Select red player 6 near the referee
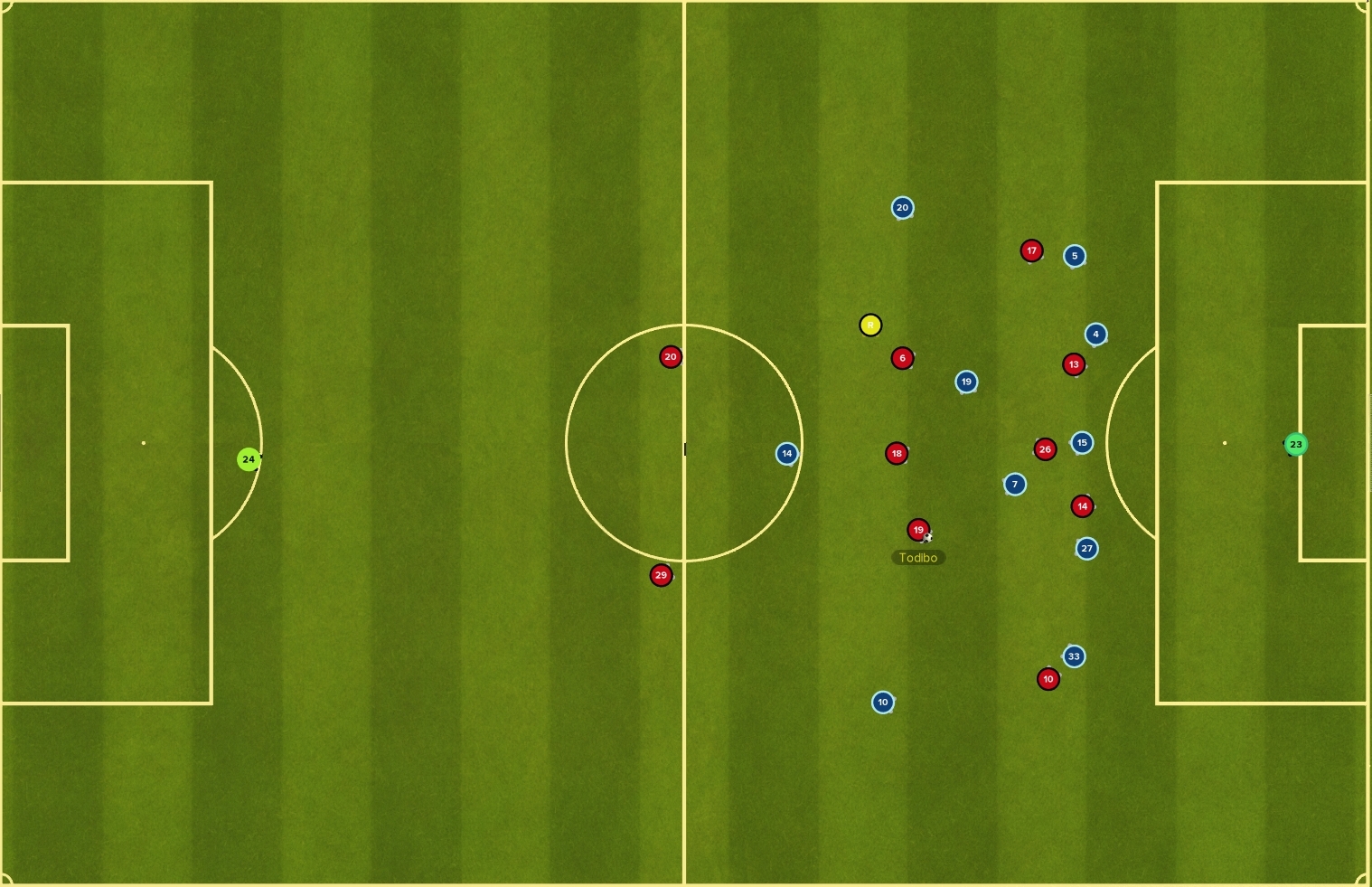 901,358
